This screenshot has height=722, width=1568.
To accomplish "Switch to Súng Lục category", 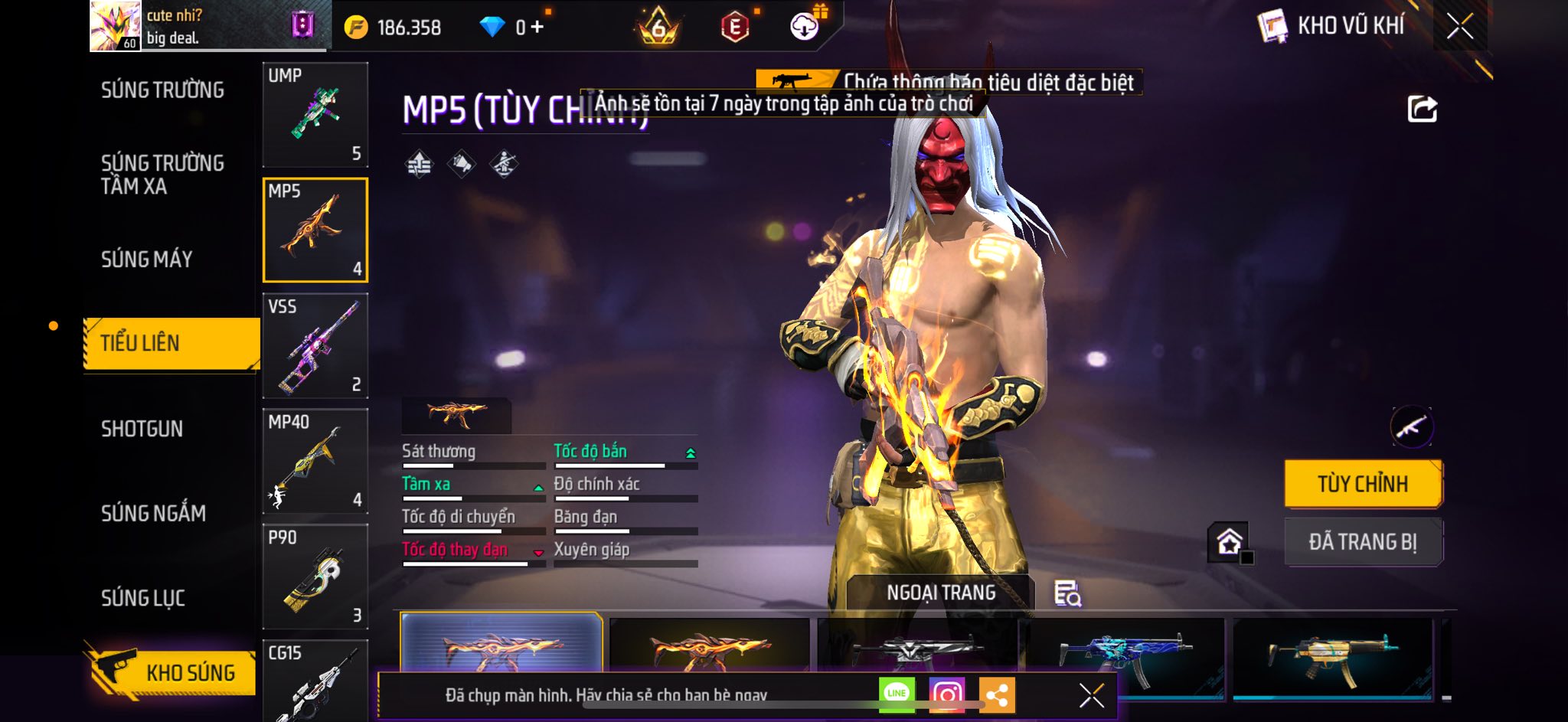I will (x=143, y=598).
